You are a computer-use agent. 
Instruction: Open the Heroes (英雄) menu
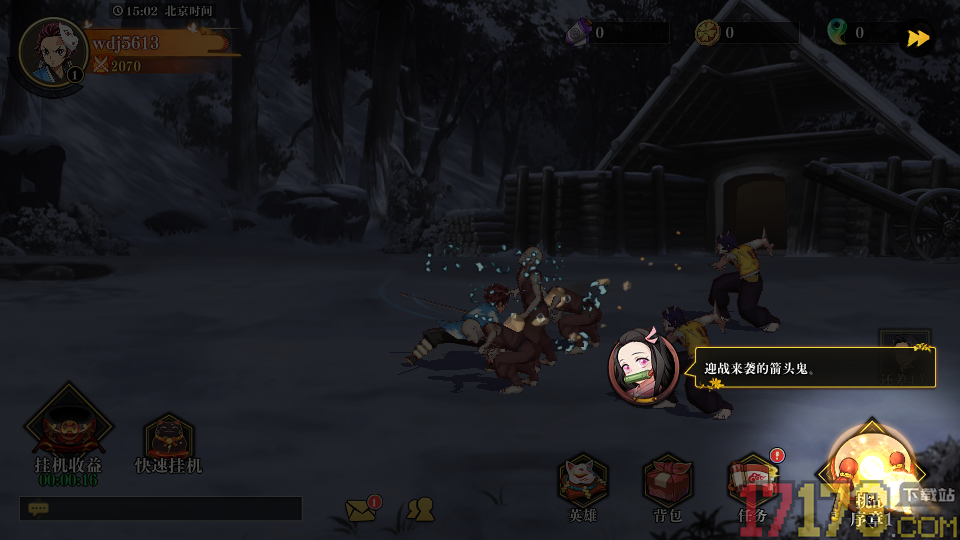click(x=583, y=484)
